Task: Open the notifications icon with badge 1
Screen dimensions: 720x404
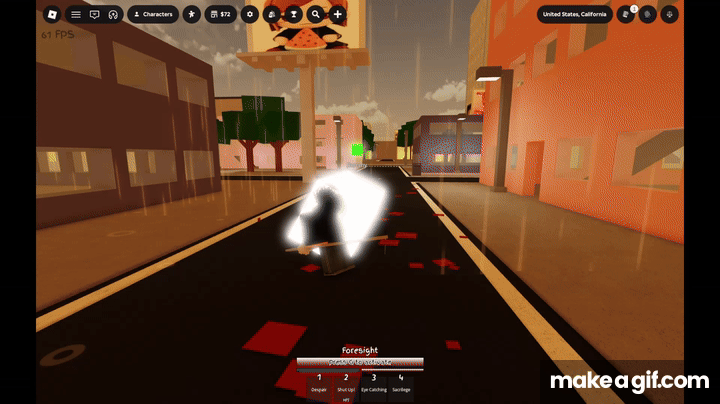Action: (627, 14)
